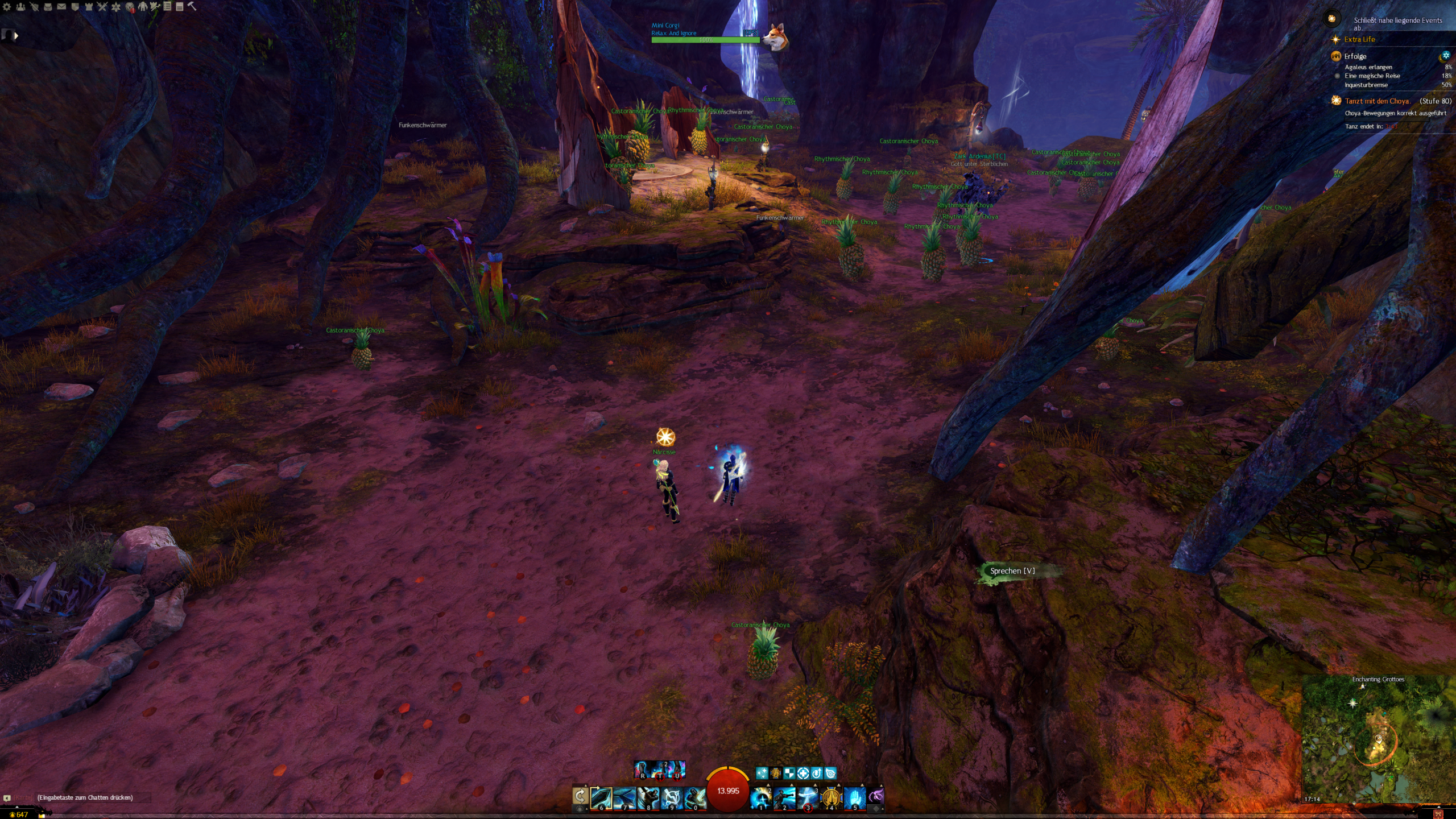
Task: Open the Black Lion trading post lion icon
Action: (x=130, y=7)
